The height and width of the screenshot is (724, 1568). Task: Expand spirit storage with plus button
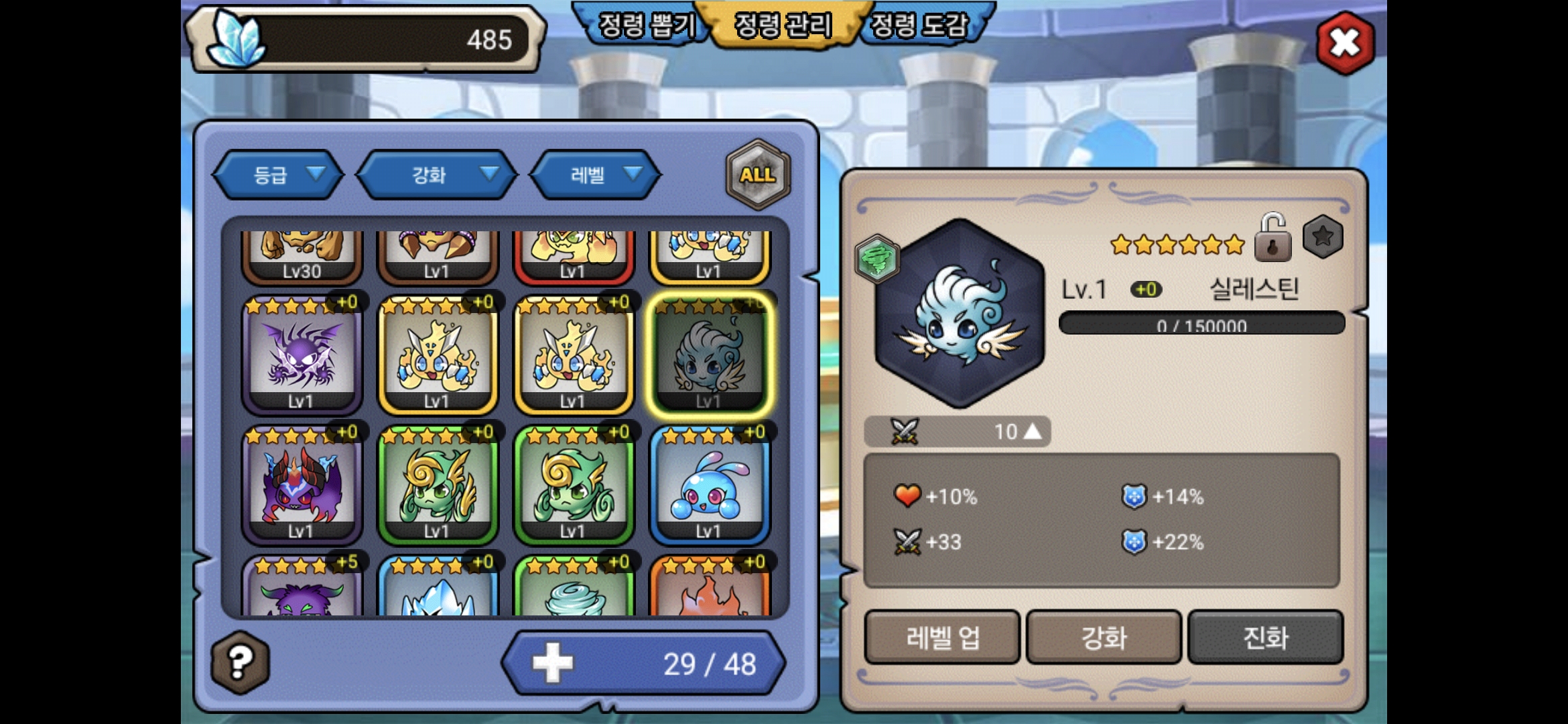point(553,663)
